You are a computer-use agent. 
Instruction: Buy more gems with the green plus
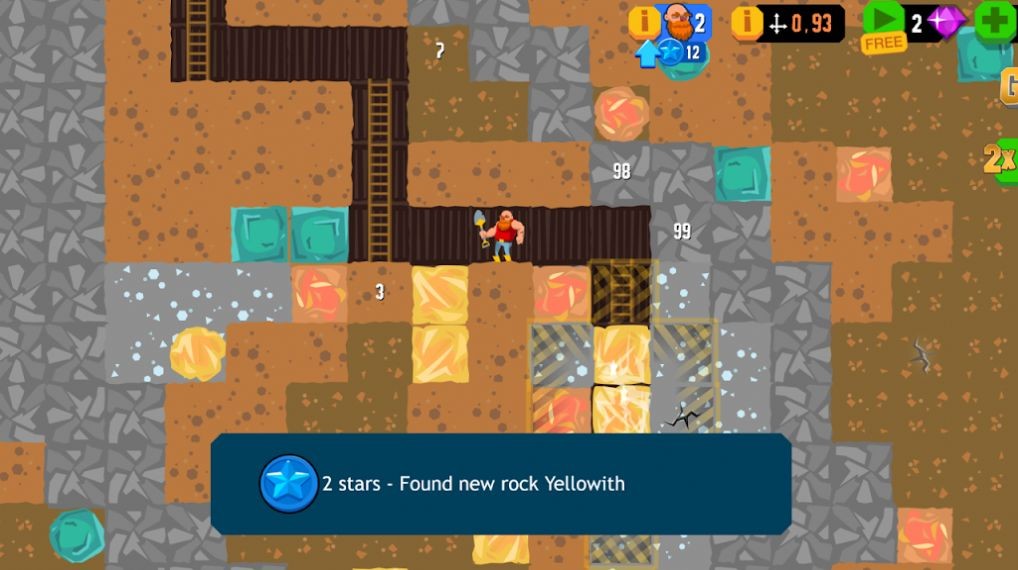(994, 21)
